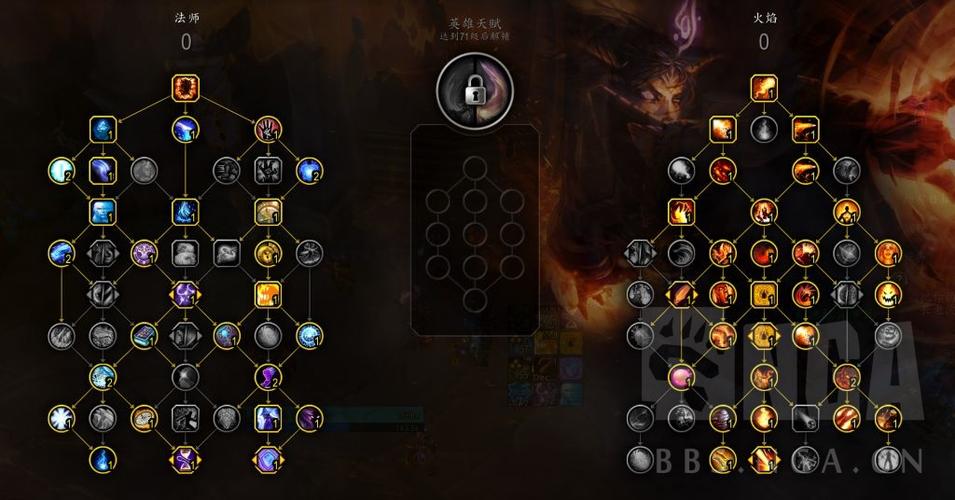Pick the orange flame square node in the Mage tree
This screenshot has width=955, height=500.
(x=266, y=294)
